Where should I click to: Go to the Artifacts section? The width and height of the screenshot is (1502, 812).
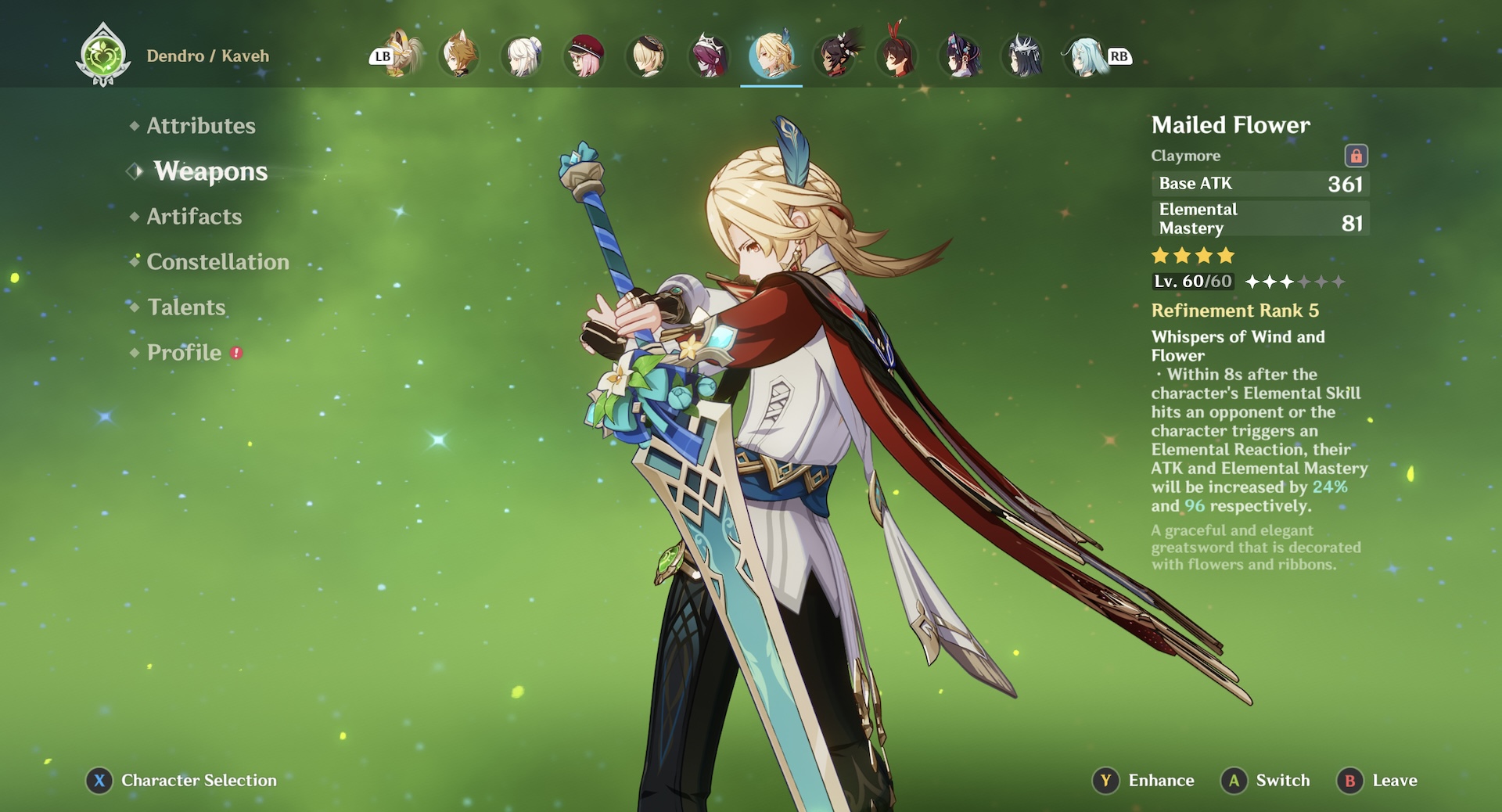pos(194,217)
